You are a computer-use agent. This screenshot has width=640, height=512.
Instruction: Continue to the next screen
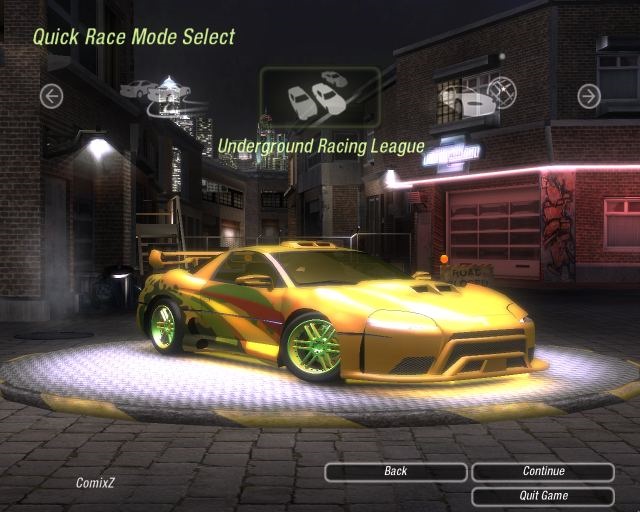pyautogui.click(x=543, y=472)
